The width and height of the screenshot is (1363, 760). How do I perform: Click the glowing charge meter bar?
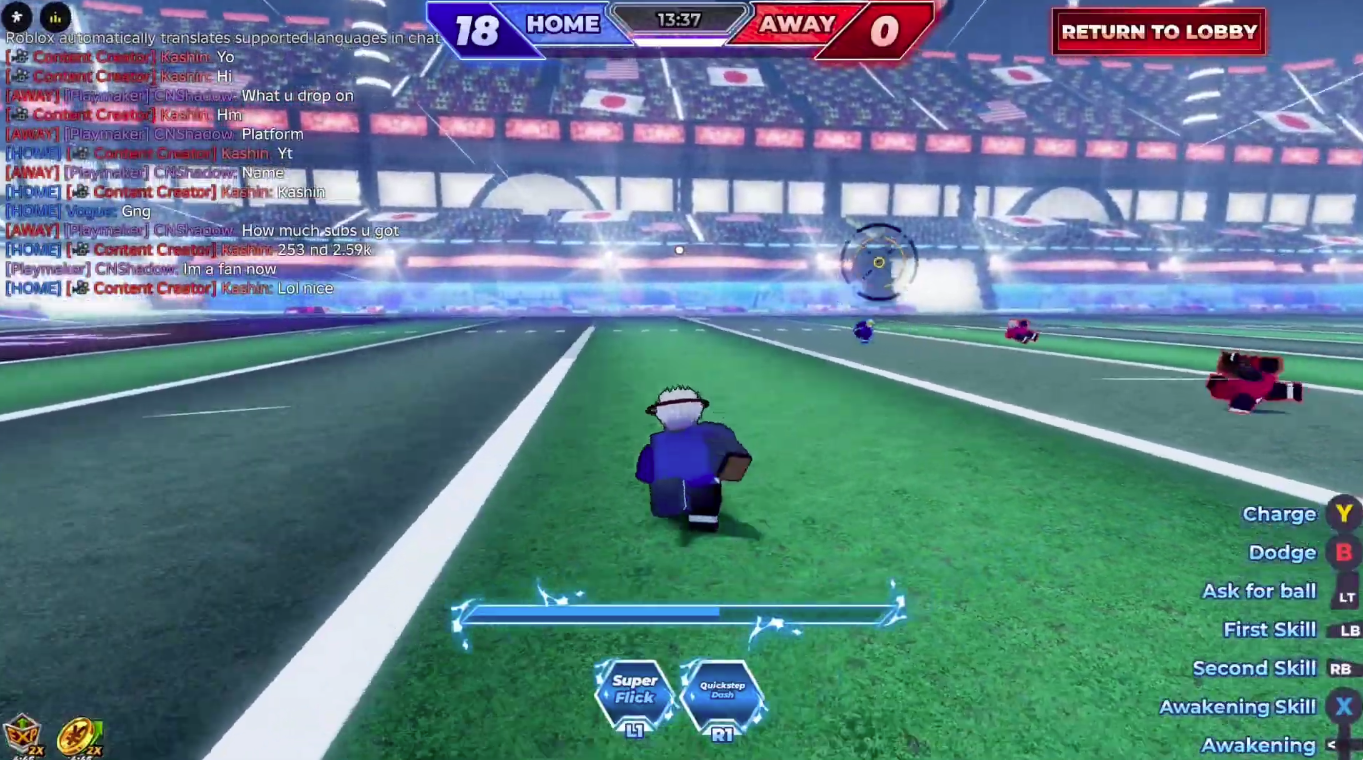click(x=679, y=612)
